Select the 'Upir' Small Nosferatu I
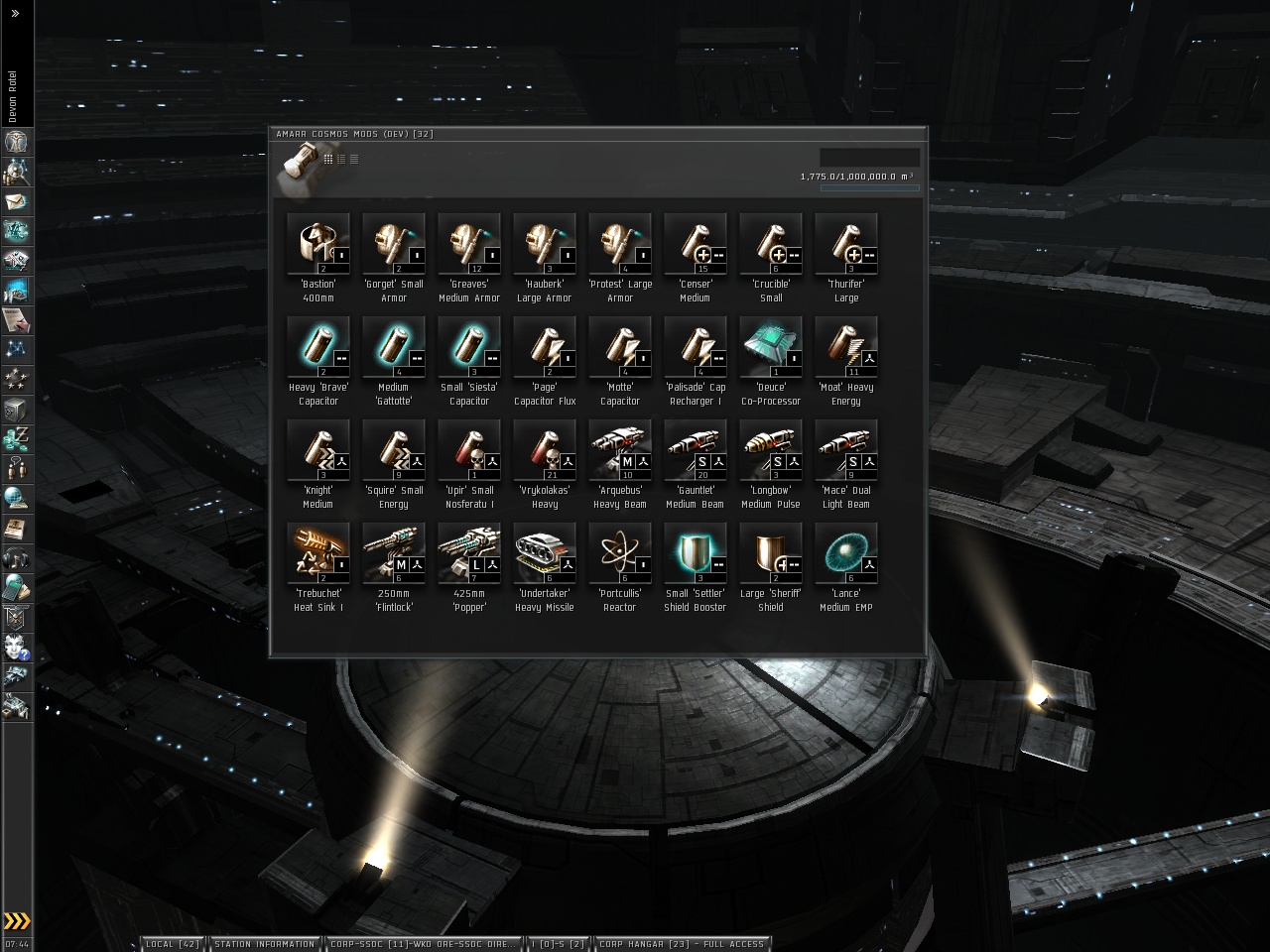Screen dimensions: 1270x952 tap(469, 450)
